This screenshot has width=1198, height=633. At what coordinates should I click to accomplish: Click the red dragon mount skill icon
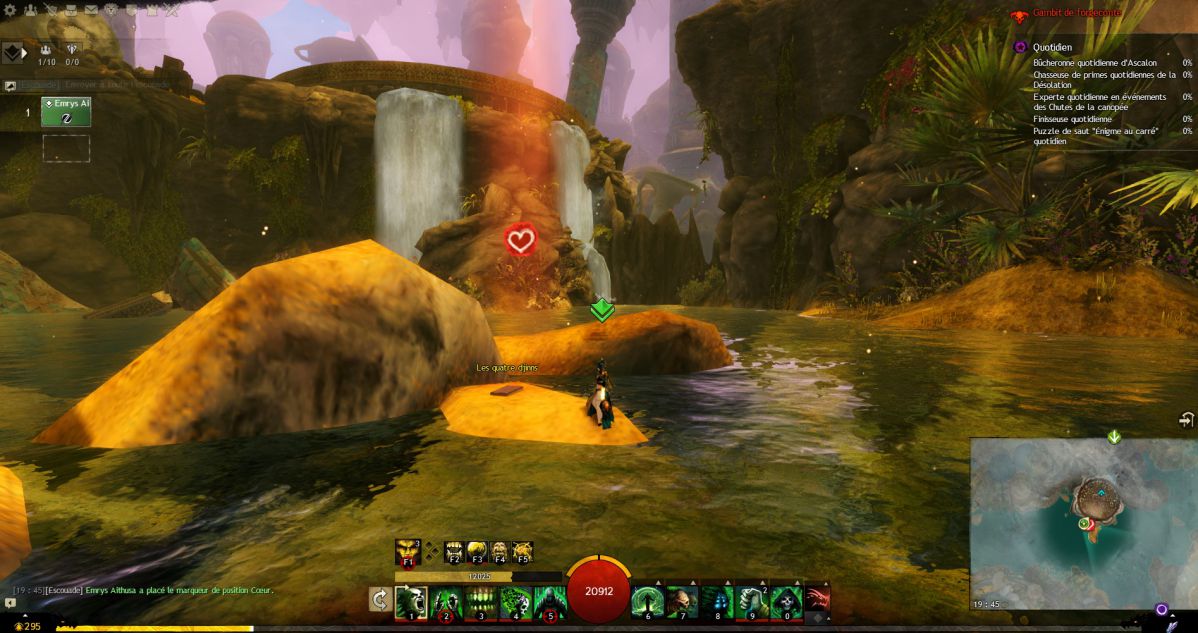(x=817, y=599)
